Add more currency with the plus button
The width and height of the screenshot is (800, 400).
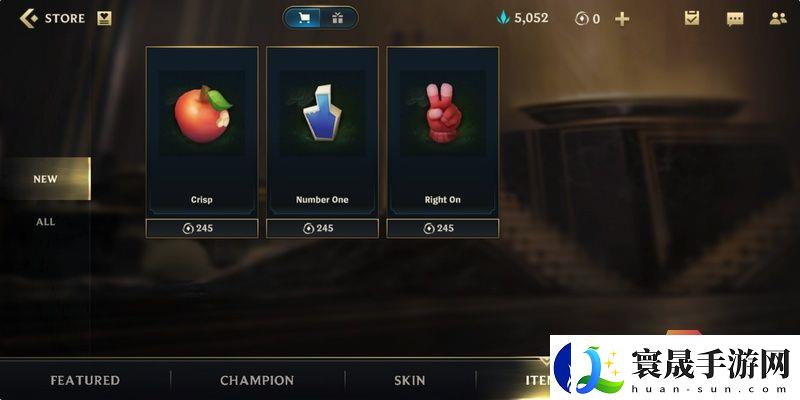click(x=622, y=18)
